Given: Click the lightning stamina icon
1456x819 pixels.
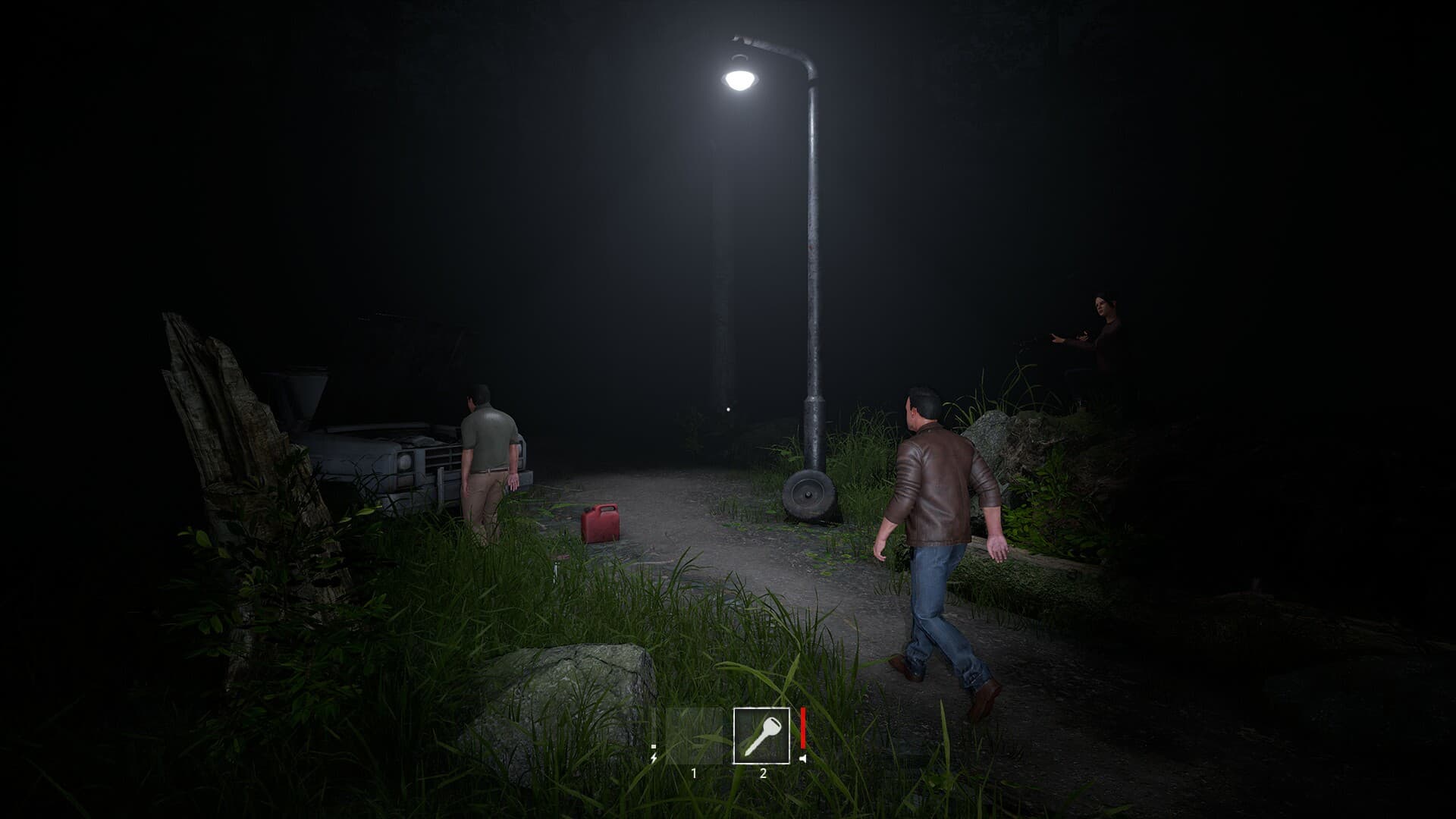Looking at the screenshot, I should point(654,757).
